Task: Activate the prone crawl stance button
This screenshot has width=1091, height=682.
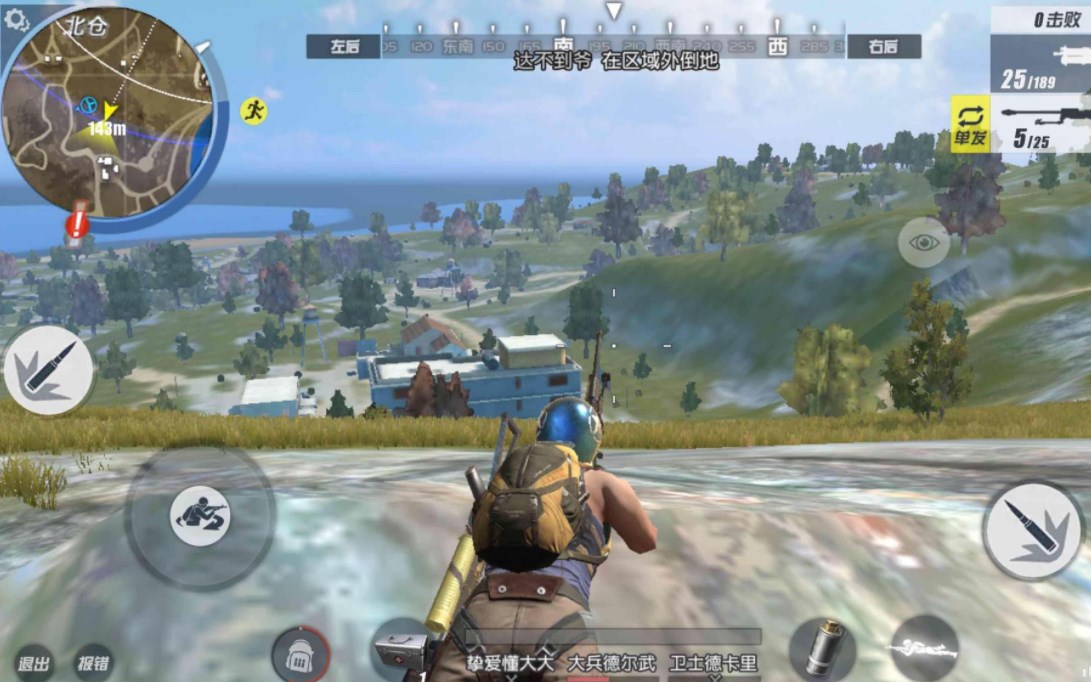Action: 200,515
